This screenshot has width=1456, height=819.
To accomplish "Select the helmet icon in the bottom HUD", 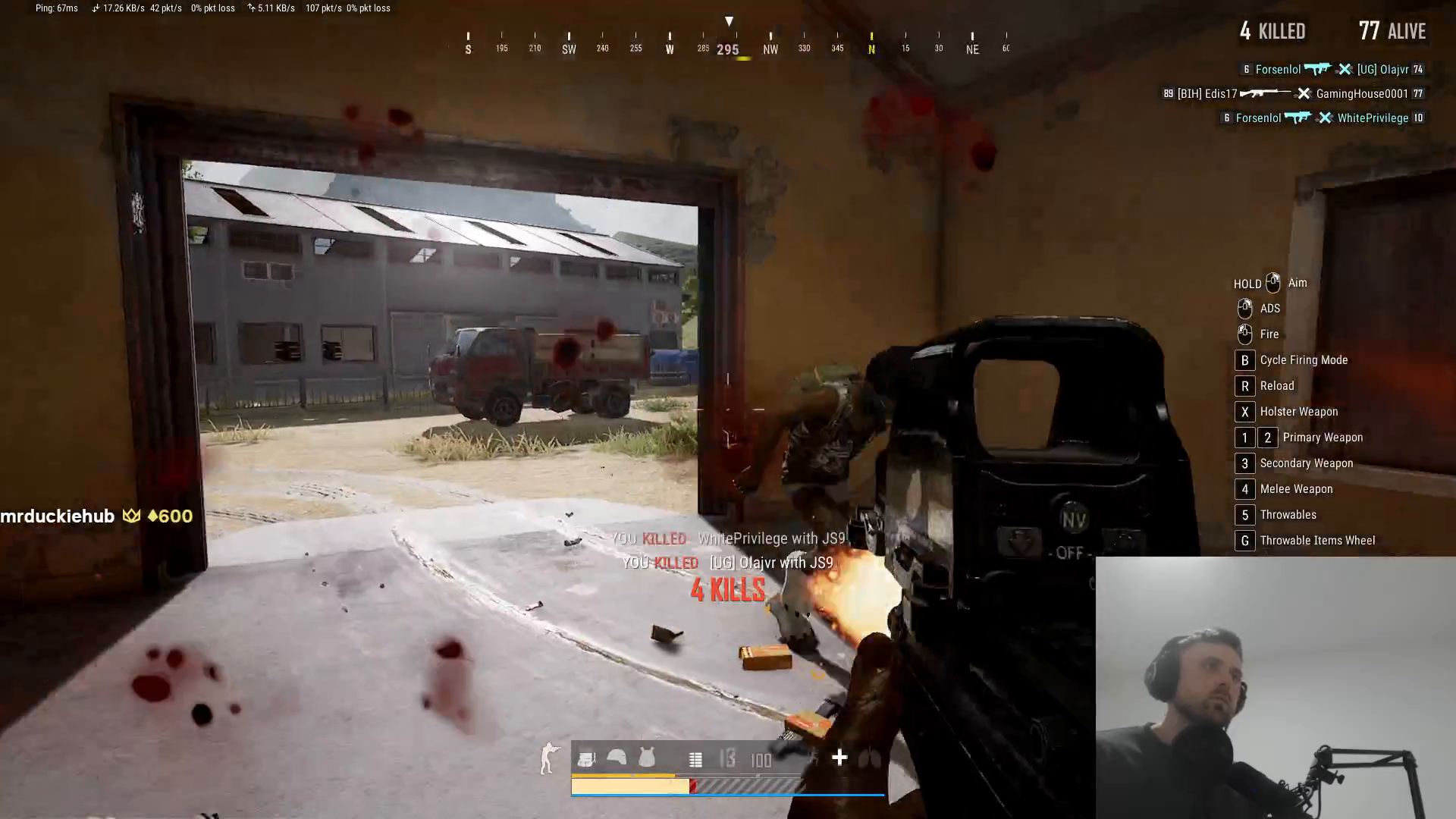I will pyautogui.click(x=616, y=758).
